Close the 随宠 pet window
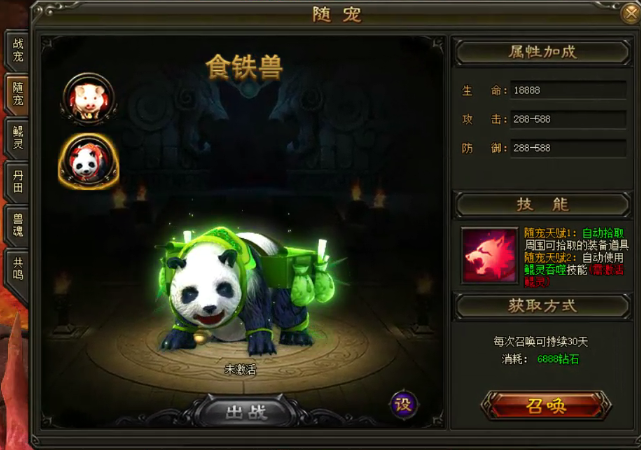The height and width of the screenshot is (450, 641). click(626, 14)
